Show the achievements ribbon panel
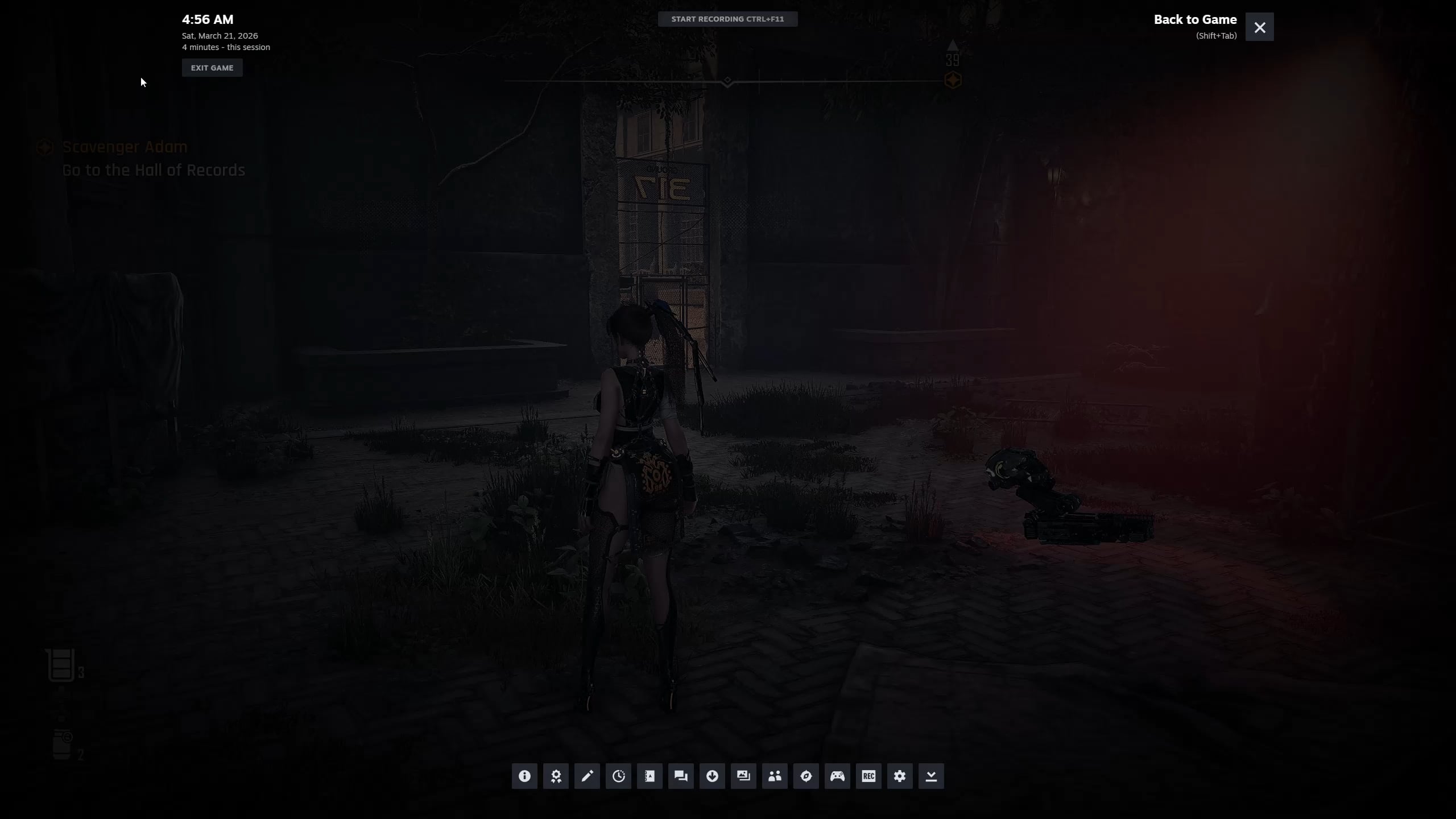The height and width of the screenshot is (819, 1456). (556, 776)
